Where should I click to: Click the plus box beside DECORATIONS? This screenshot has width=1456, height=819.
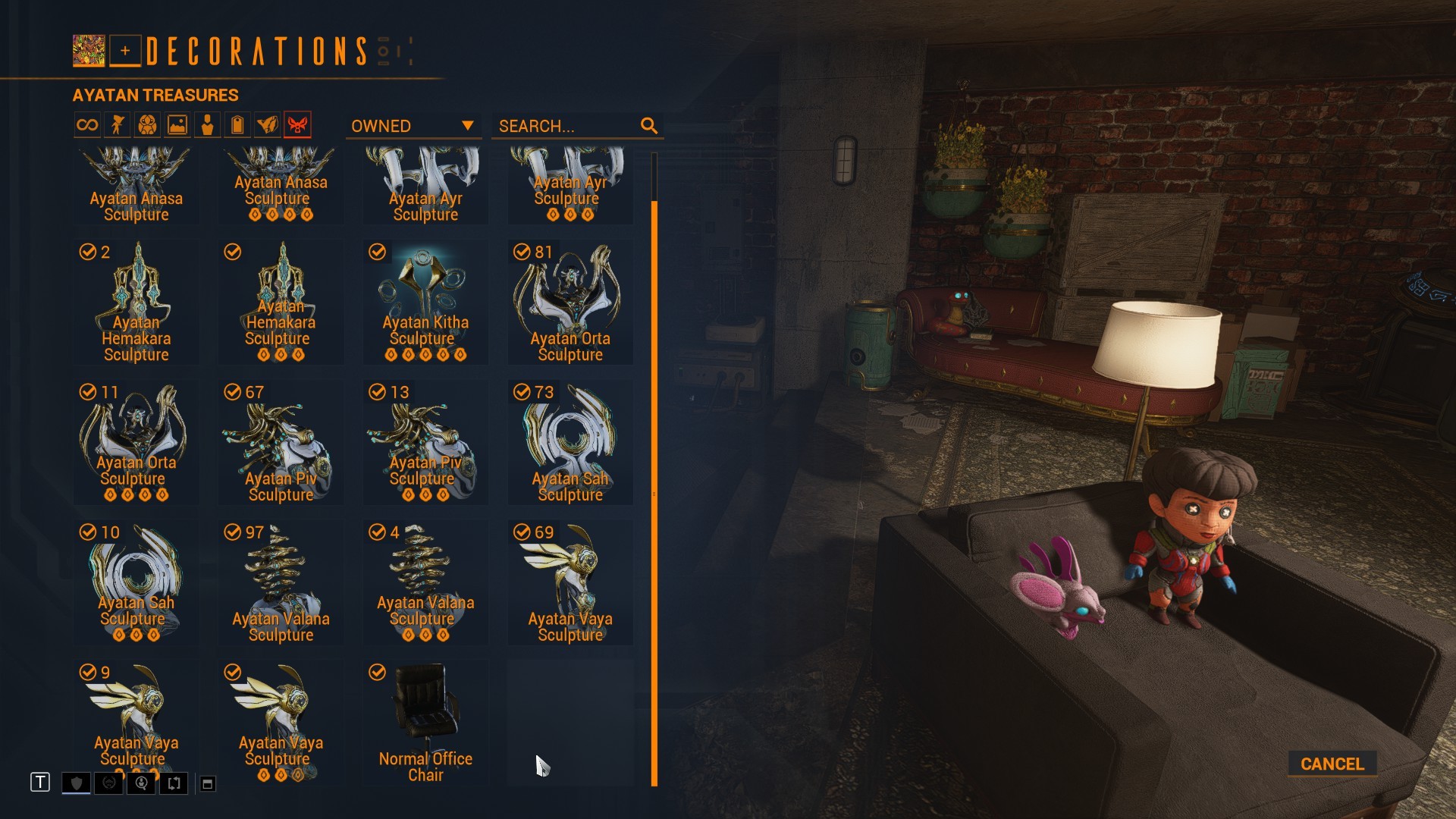click(125, 51)
